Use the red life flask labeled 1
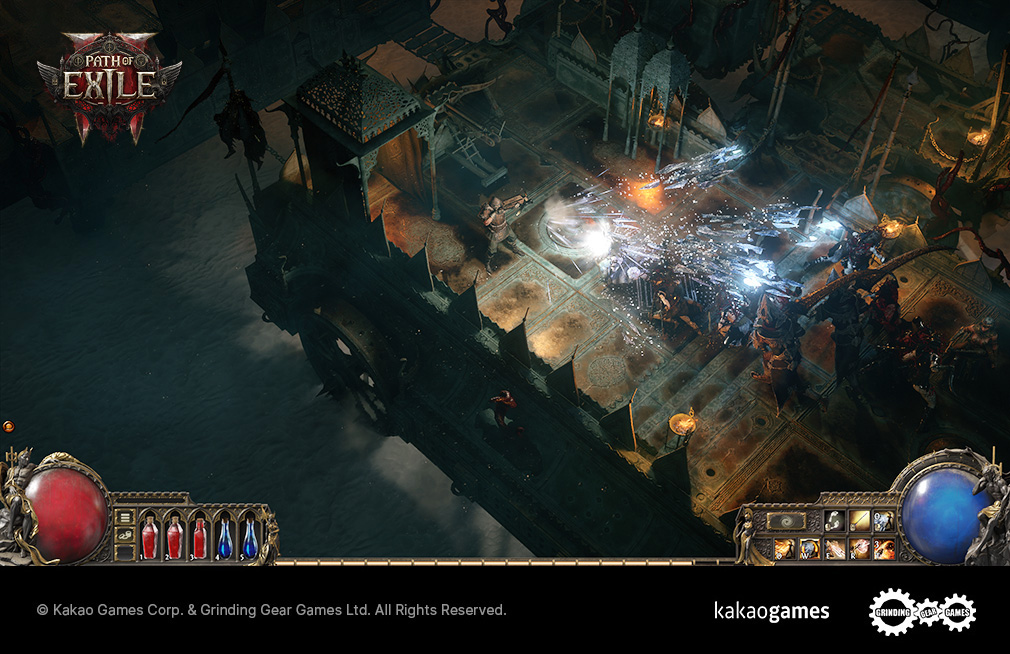This screenshot has height=654, width=1010. coord(149,537)
